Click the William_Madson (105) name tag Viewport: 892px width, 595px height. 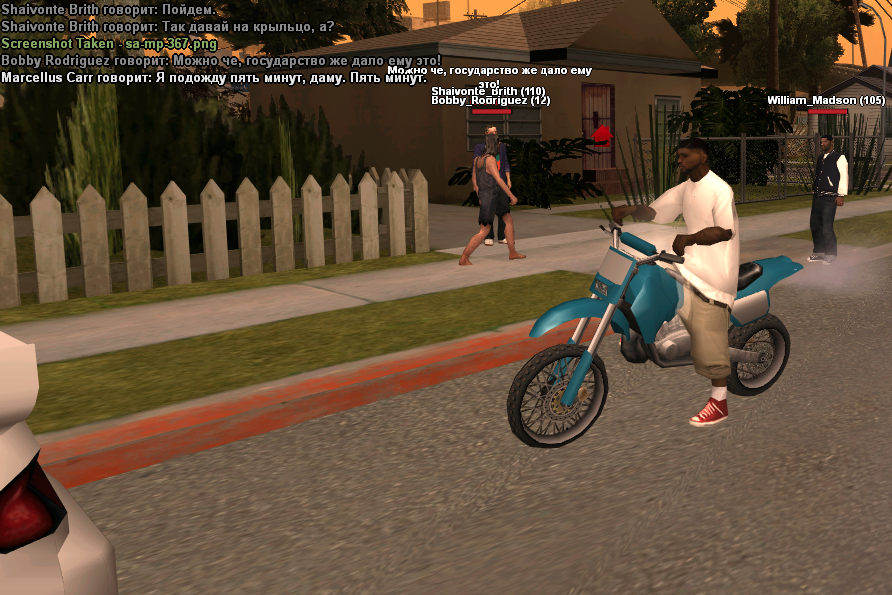click(x=826, y=101)
